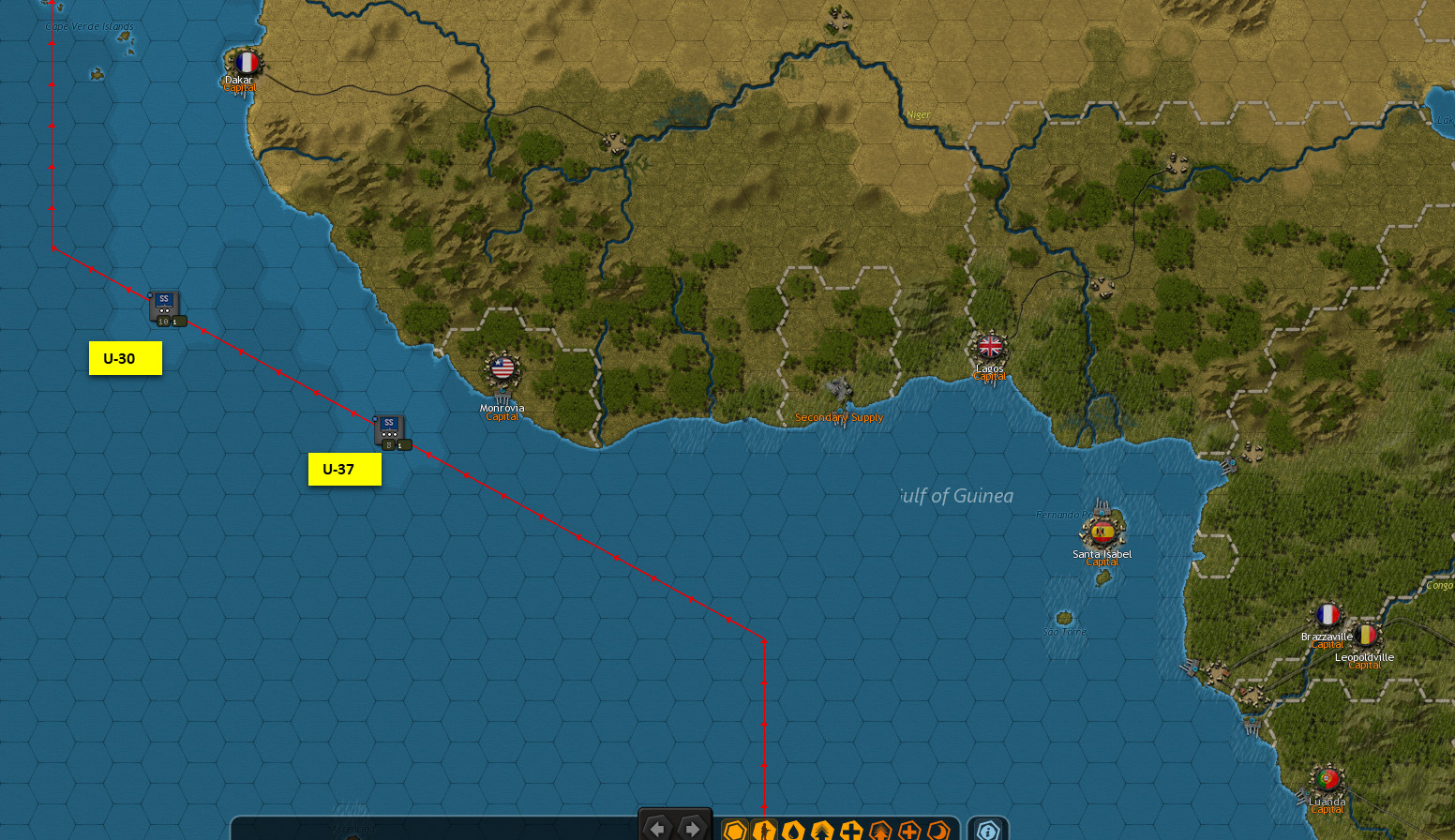Open the blue info hexagon panel

point(987,830)
